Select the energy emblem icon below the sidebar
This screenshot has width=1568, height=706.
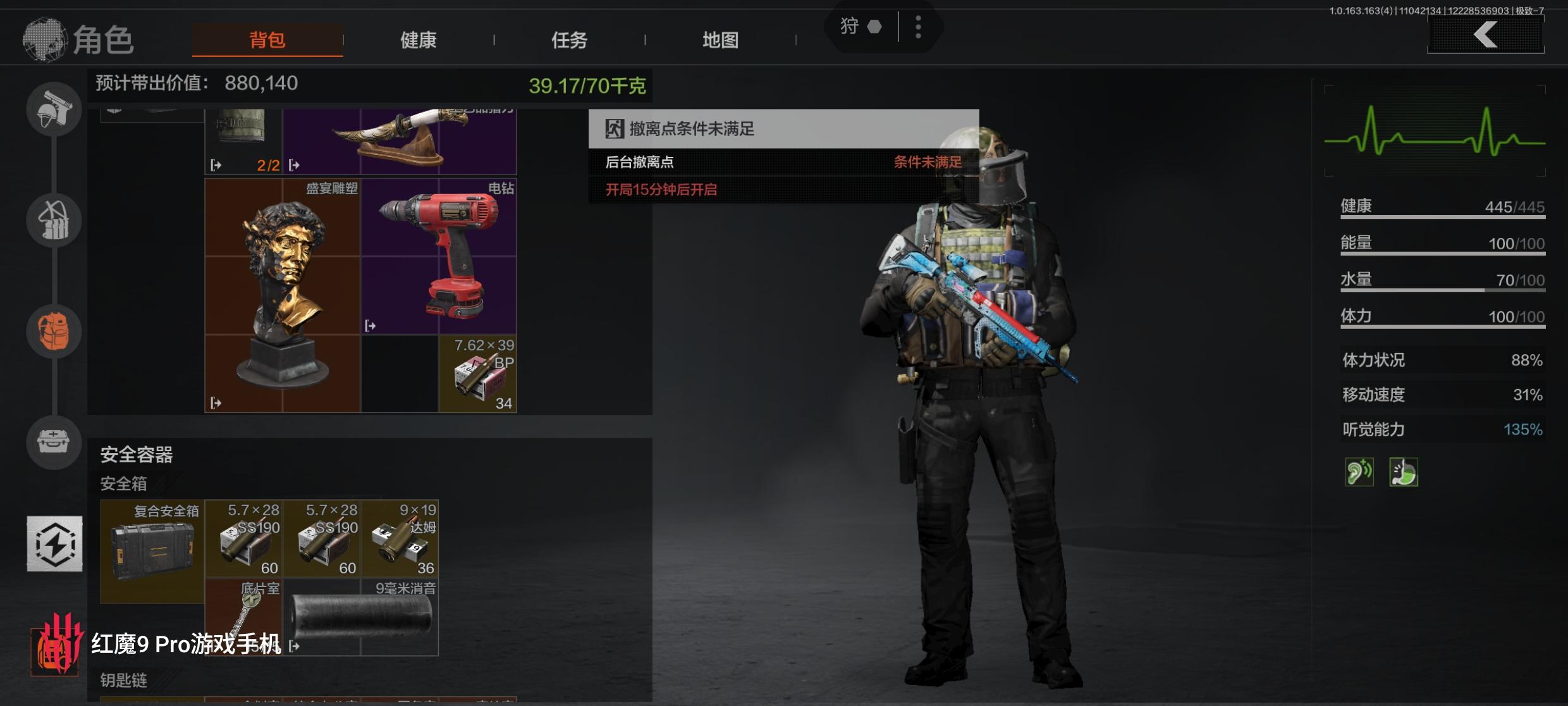pos(54,544)
